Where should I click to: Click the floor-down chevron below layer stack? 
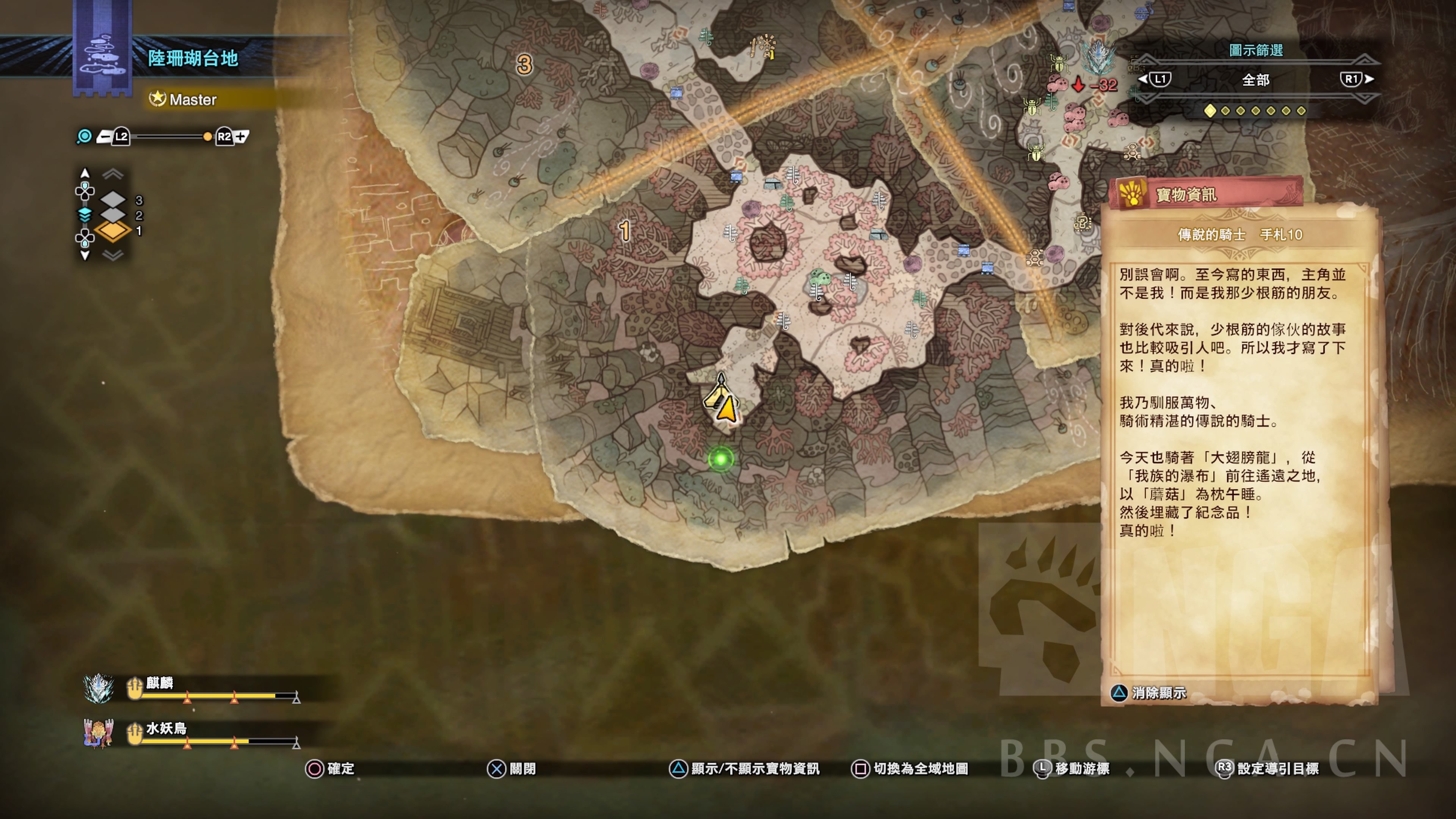[113, 256]
